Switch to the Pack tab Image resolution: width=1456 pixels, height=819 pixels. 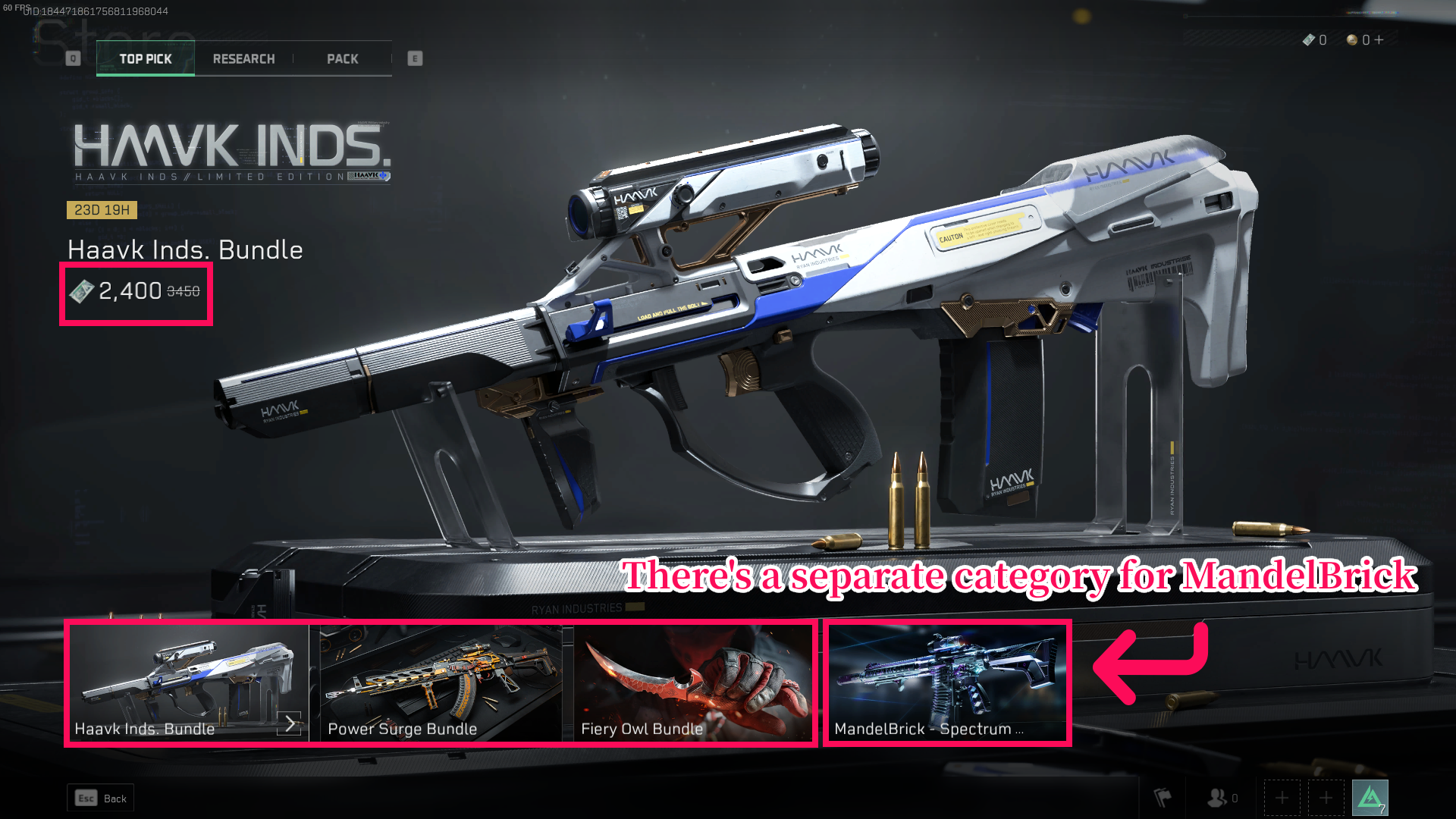click(343, 58)
